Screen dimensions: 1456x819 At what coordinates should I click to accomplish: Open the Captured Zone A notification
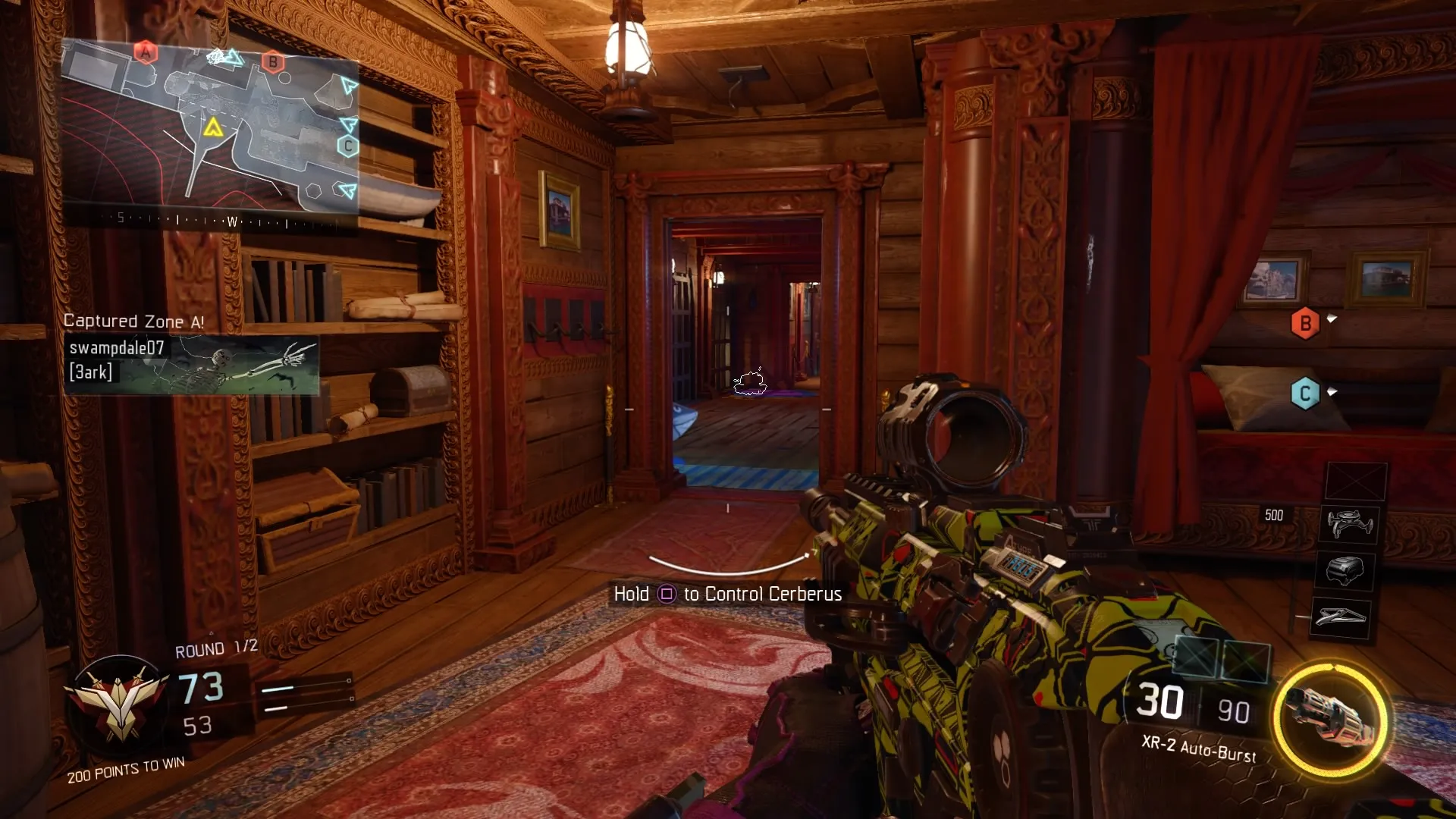point(135,321)
